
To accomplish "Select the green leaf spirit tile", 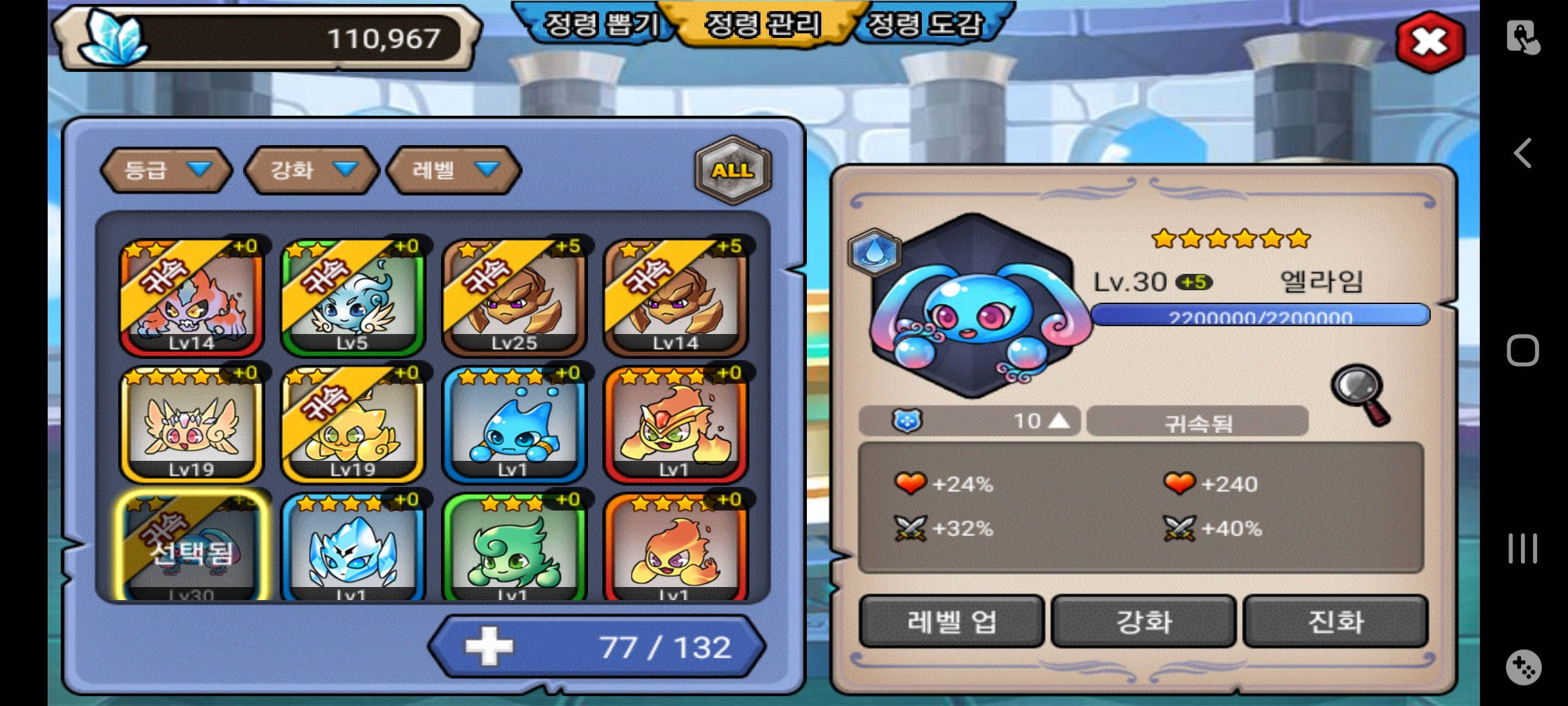I will coord(514,549).
